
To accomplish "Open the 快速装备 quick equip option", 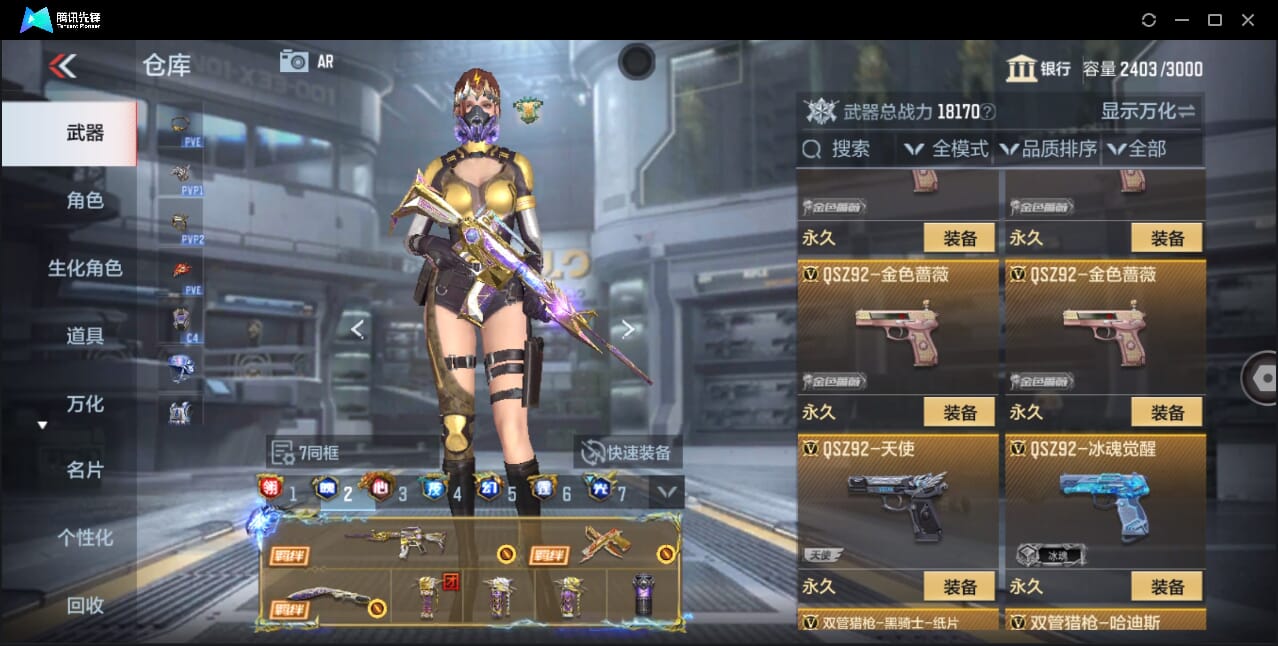I will point(628,452).
